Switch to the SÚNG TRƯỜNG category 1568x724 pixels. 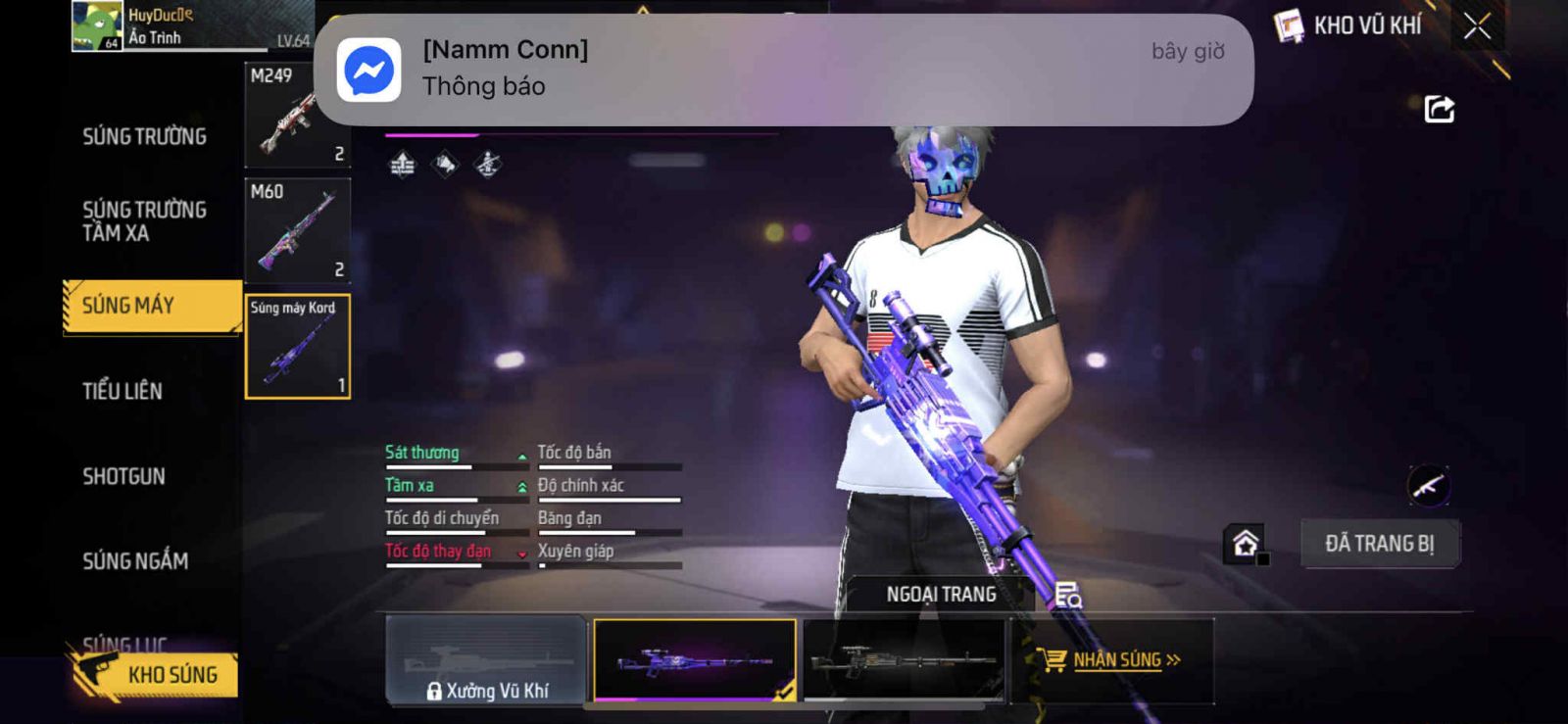[x=144, y=136]
